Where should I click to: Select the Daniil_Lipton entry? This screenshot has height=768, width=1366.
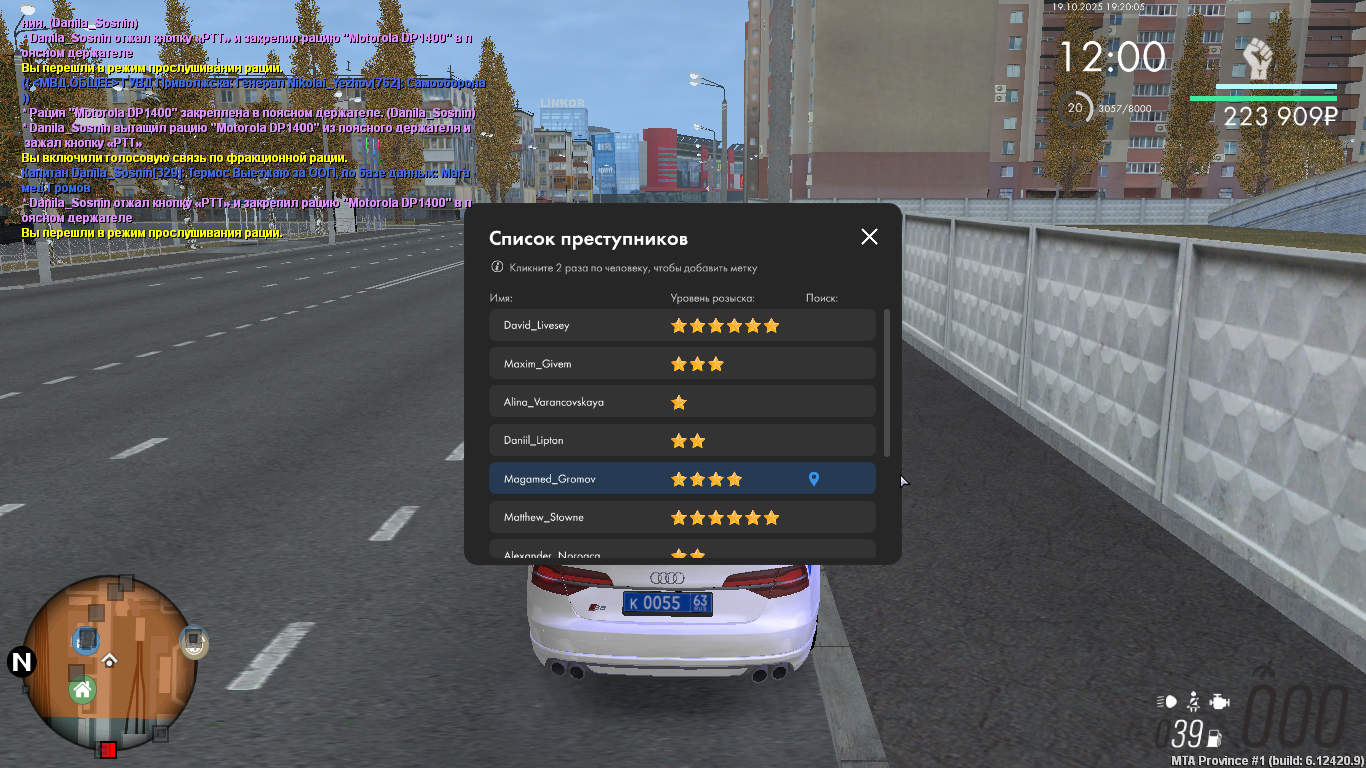click(534, 441)
